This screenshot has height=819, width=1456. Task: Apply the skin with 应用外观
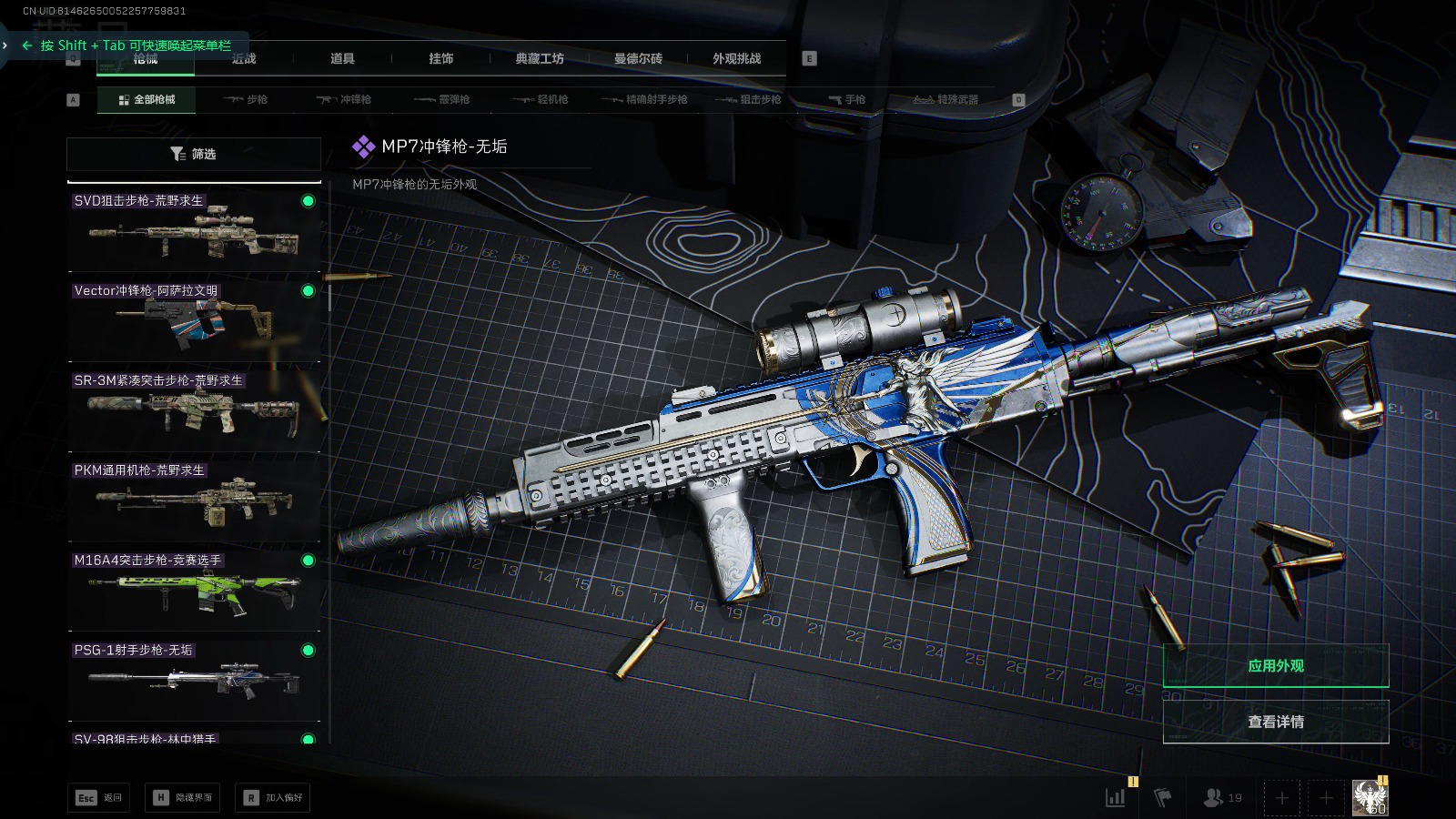1275,666
